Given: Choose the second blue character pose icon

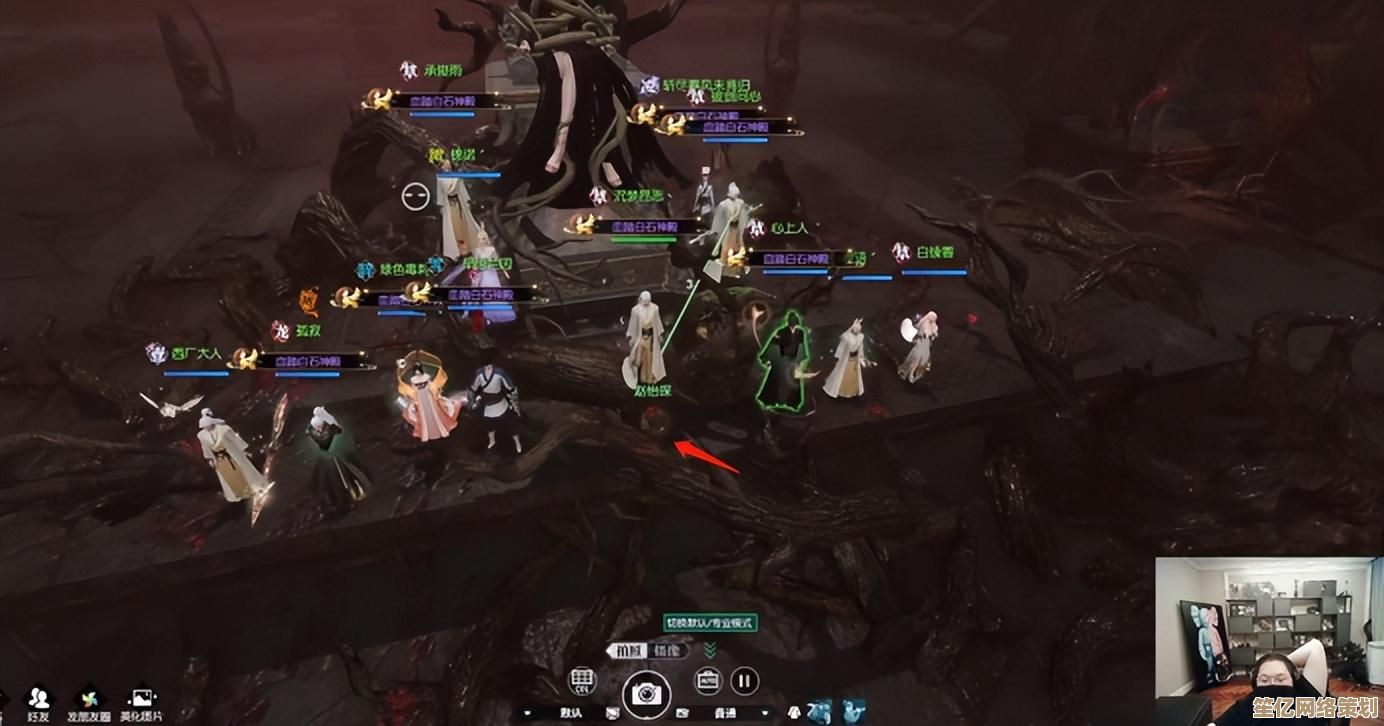Looking at the screenshot, I should [x=852, y=711].
